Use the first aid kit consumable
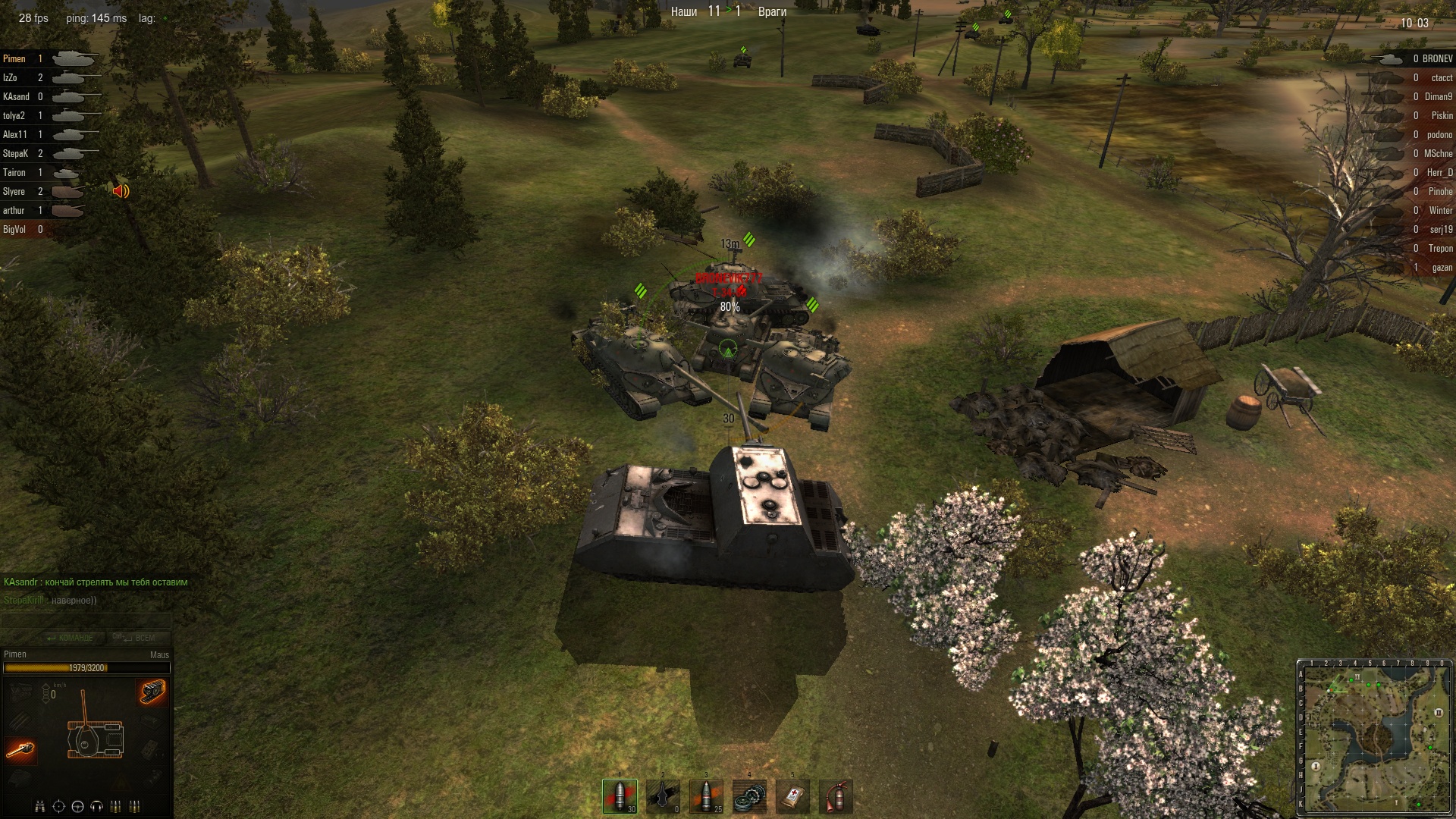 [x=792, y=796]
